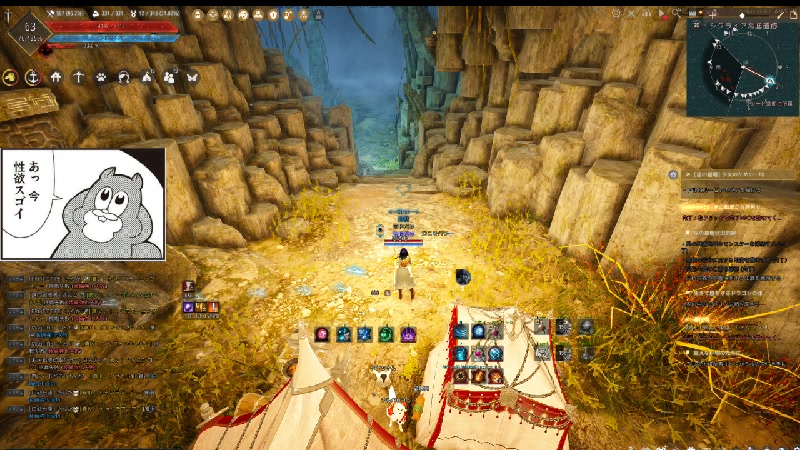This screenshot has width=800, height=450.
Task: Click the horseshoe mount icon
Action: (x=125, y=77)
